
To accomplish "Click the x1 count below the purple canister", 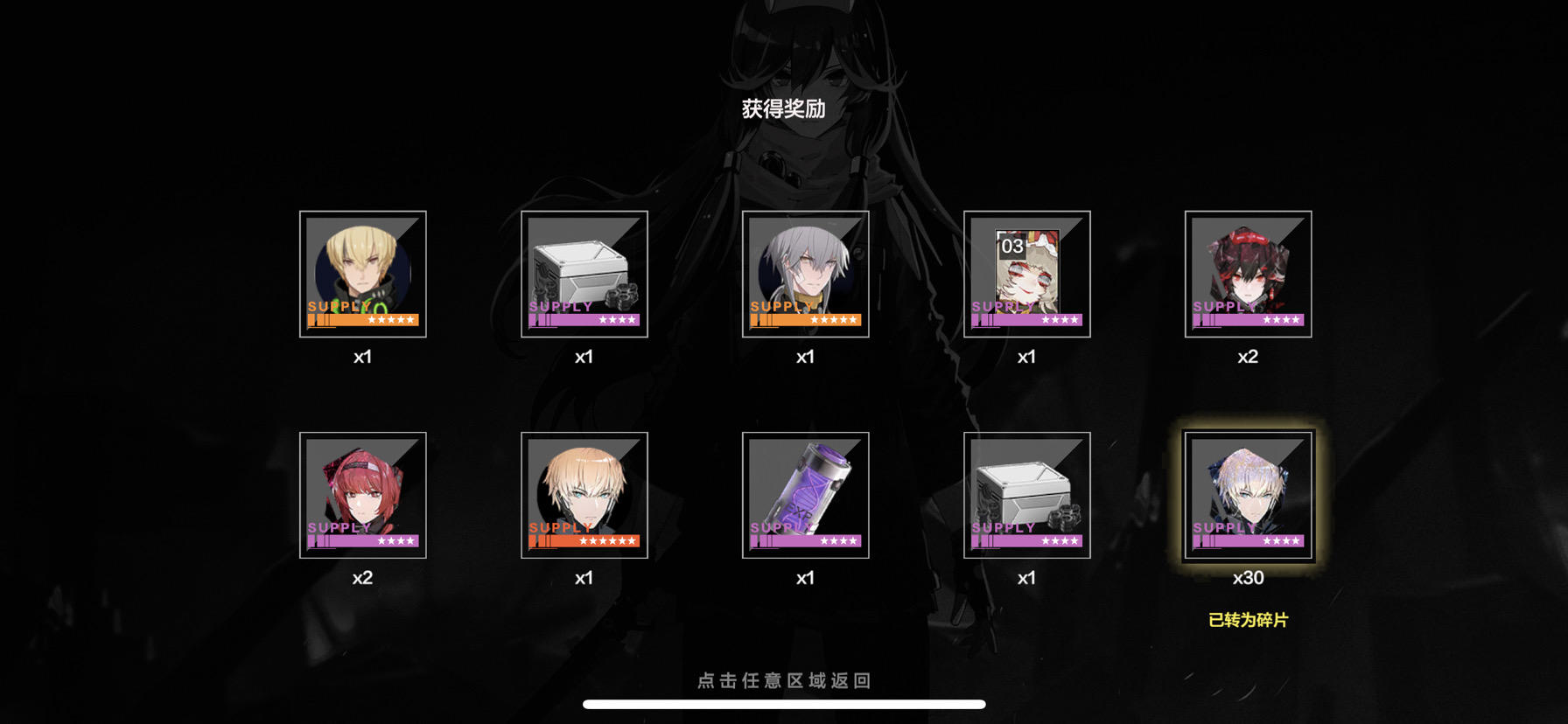I will click(806, 578).
